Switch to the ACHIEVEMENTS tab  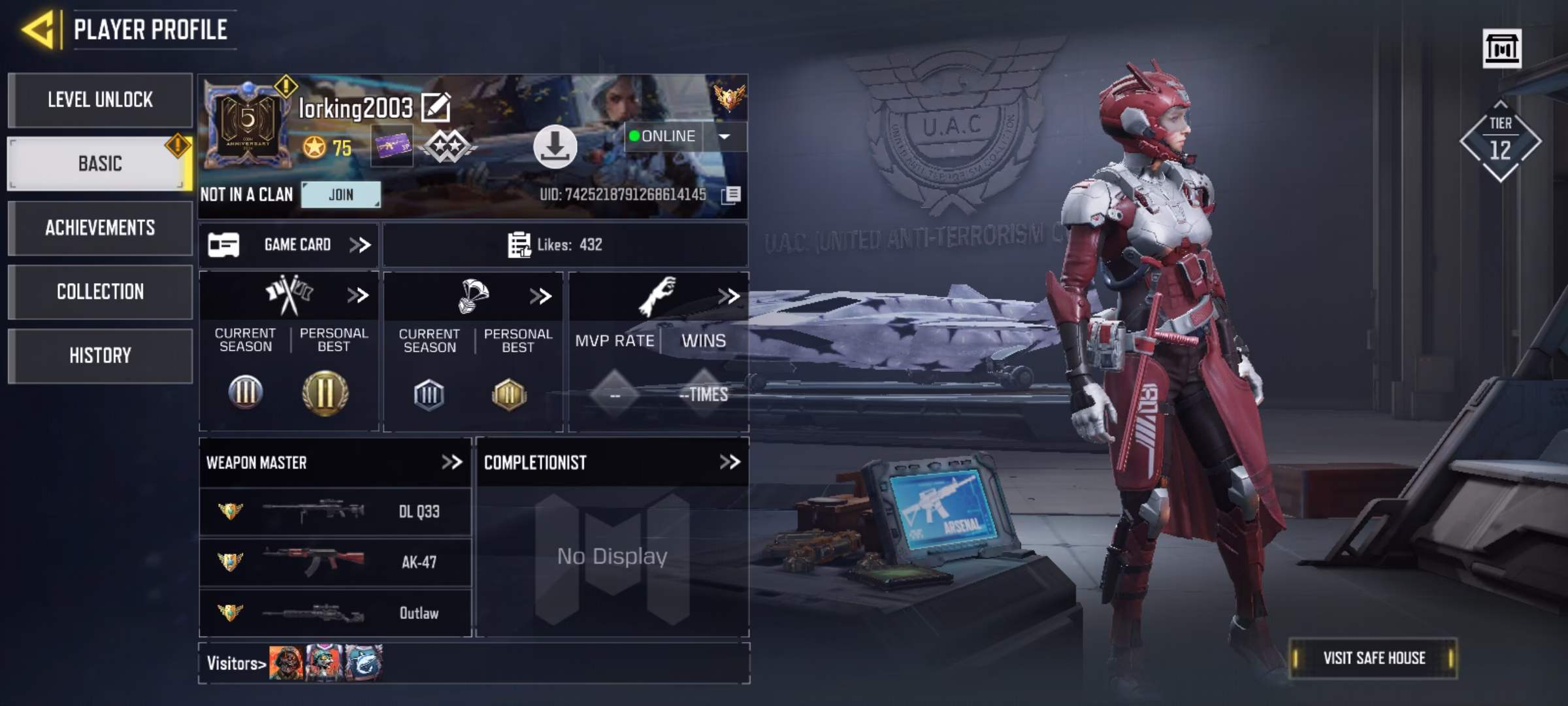[x=101, y=228]
